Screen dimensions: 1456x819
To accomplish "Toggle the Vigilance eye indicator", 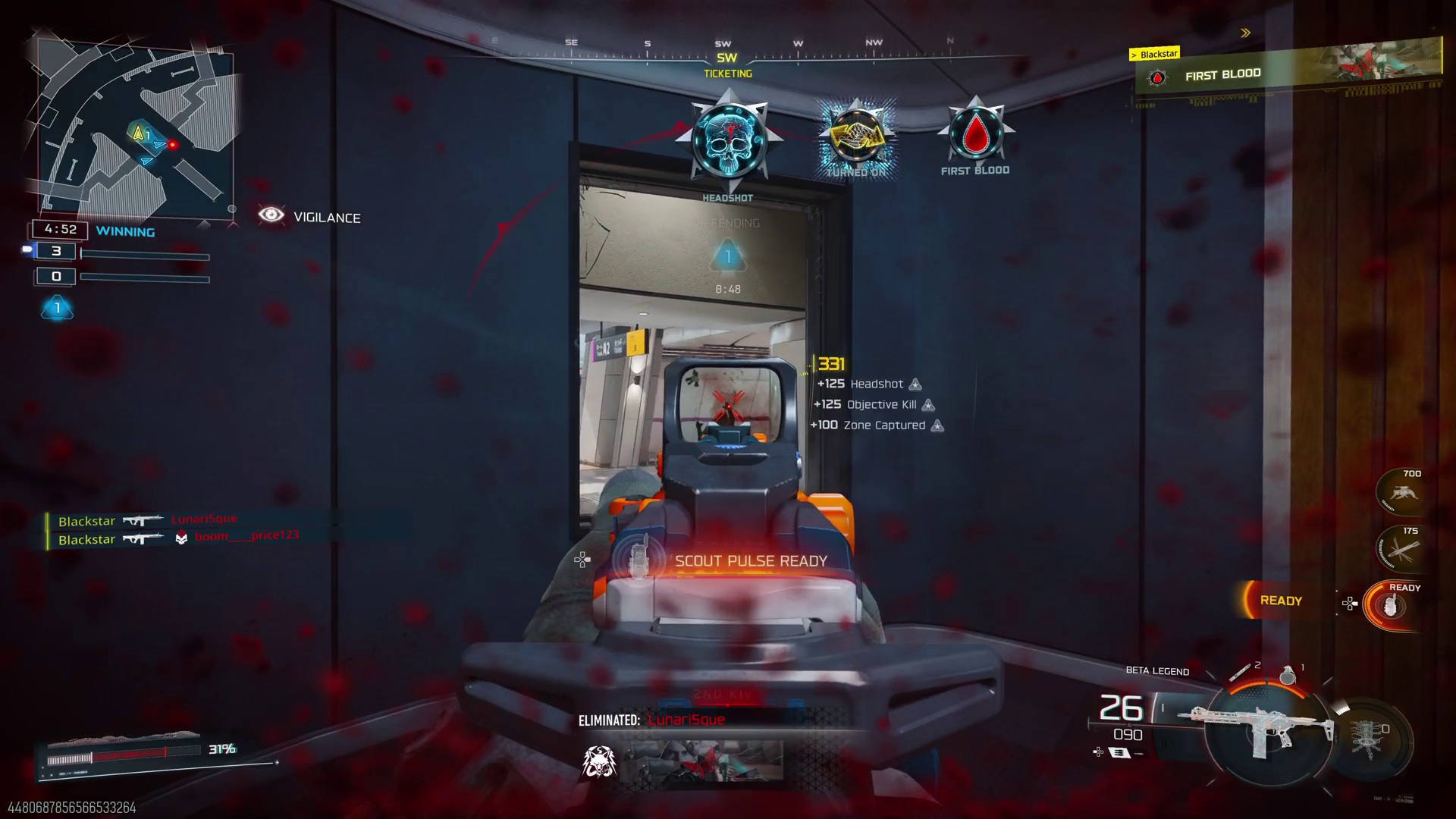I will pyautogui.click(x=271, y=216).
